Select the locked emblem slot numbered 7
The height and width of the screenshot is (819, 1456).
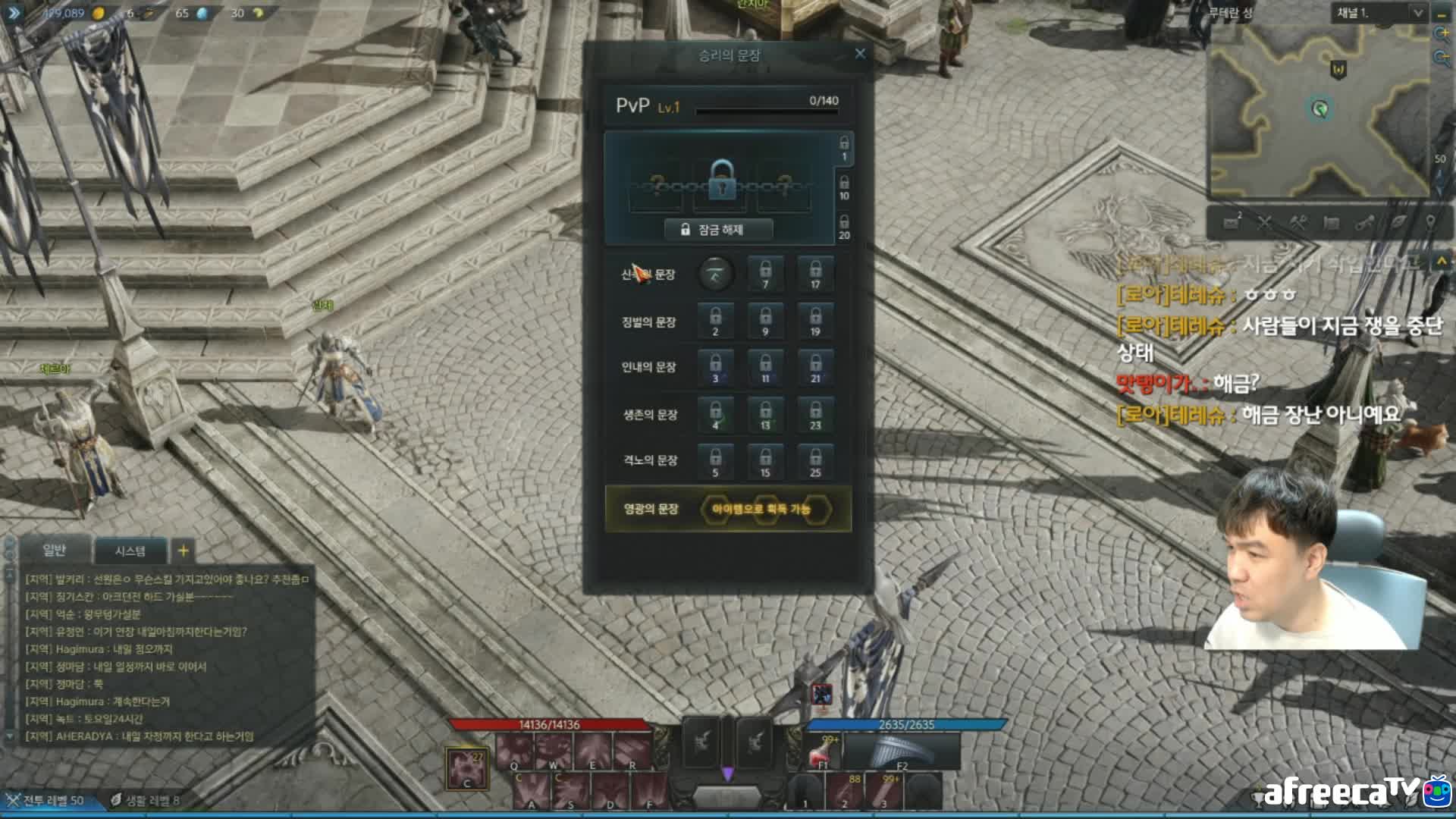(765, 274)
